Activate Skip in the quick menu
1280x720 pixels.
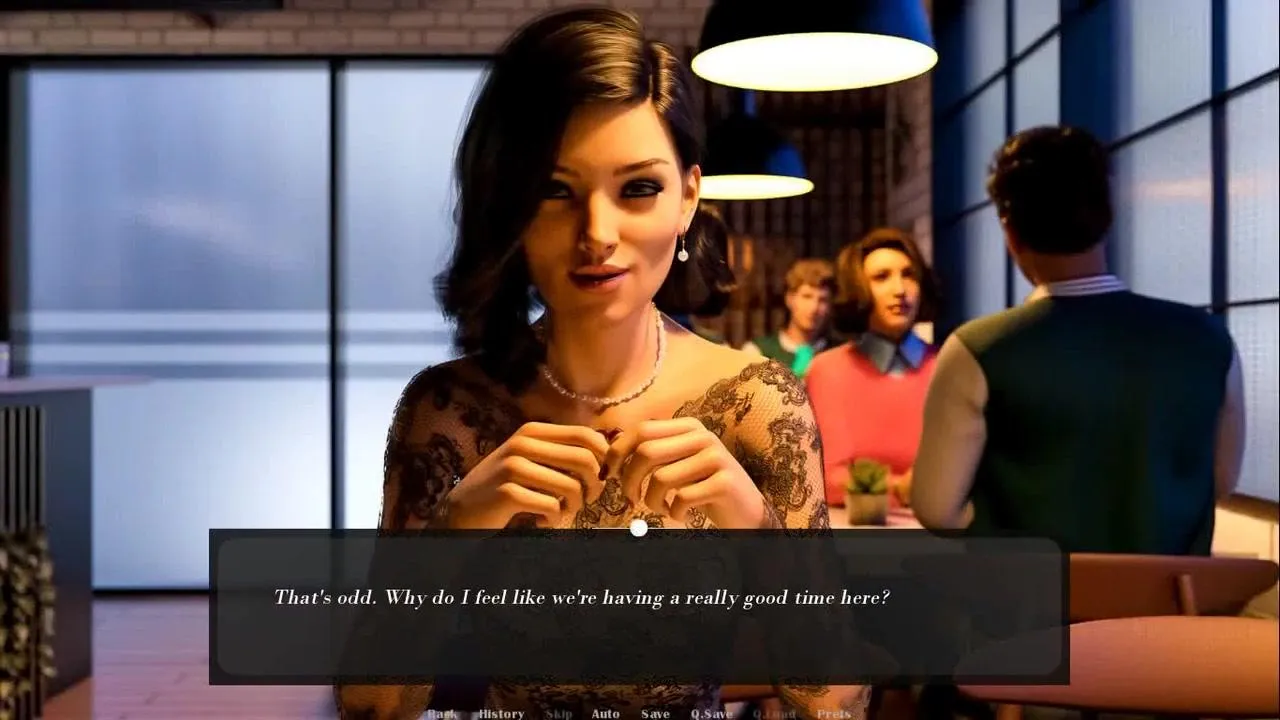tap(559, 714)
